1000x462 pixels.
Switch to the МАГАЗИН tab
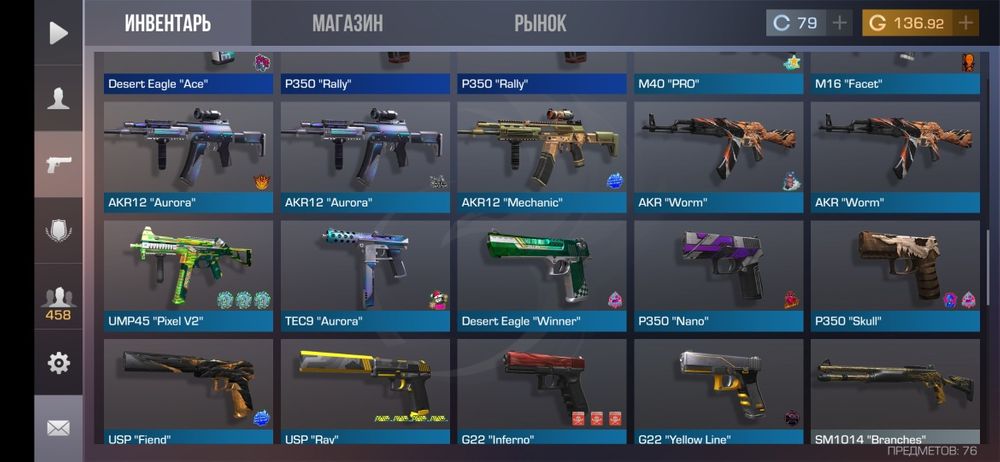click(x=347, y=23)
